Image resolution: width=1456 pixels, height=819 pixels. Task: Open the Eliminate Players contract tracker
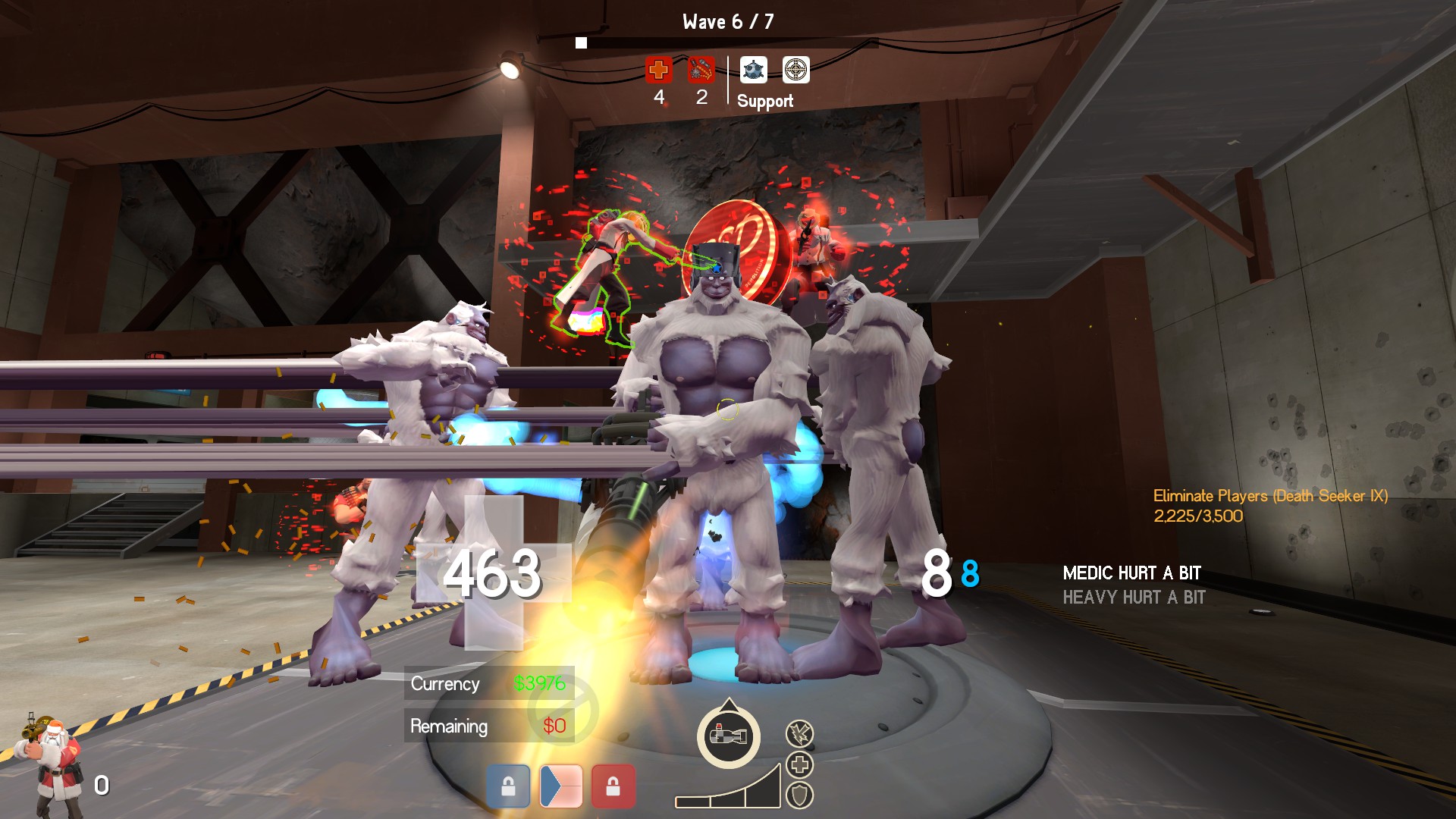coord(1270,505)
